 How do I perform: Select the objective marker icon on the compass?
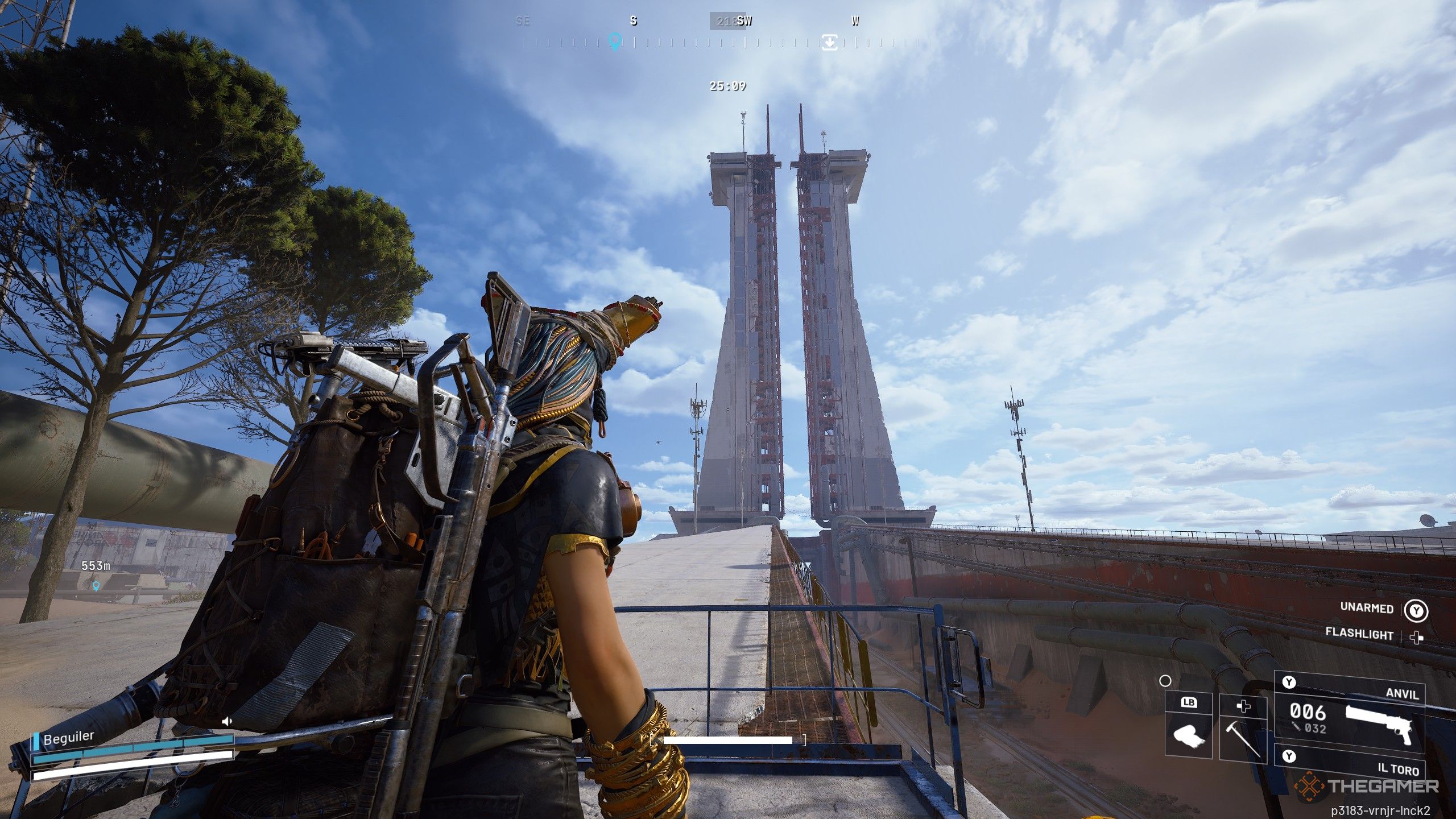pos(830,43)
